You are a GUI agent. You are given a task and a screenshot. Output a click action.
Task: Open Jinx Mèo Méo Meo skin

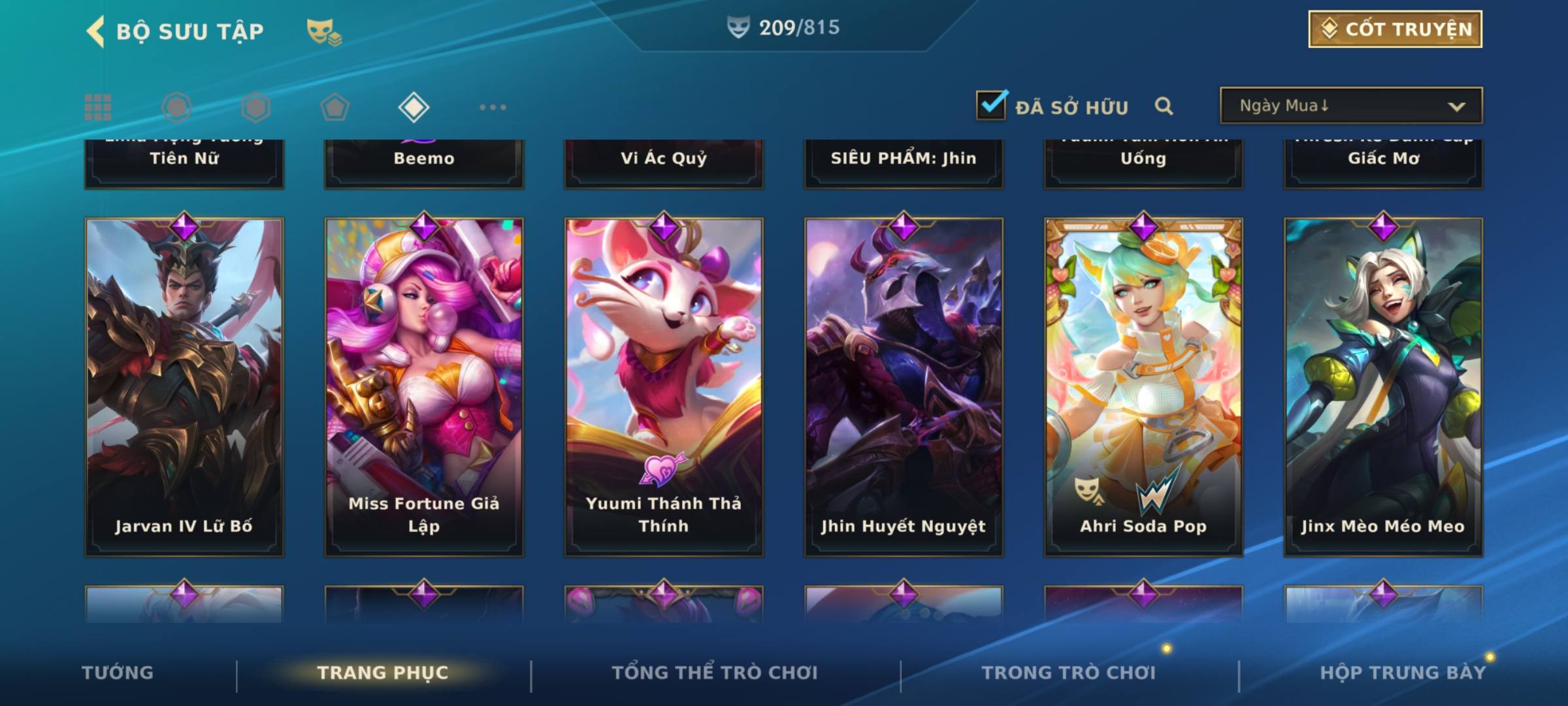coord(1383,387)
